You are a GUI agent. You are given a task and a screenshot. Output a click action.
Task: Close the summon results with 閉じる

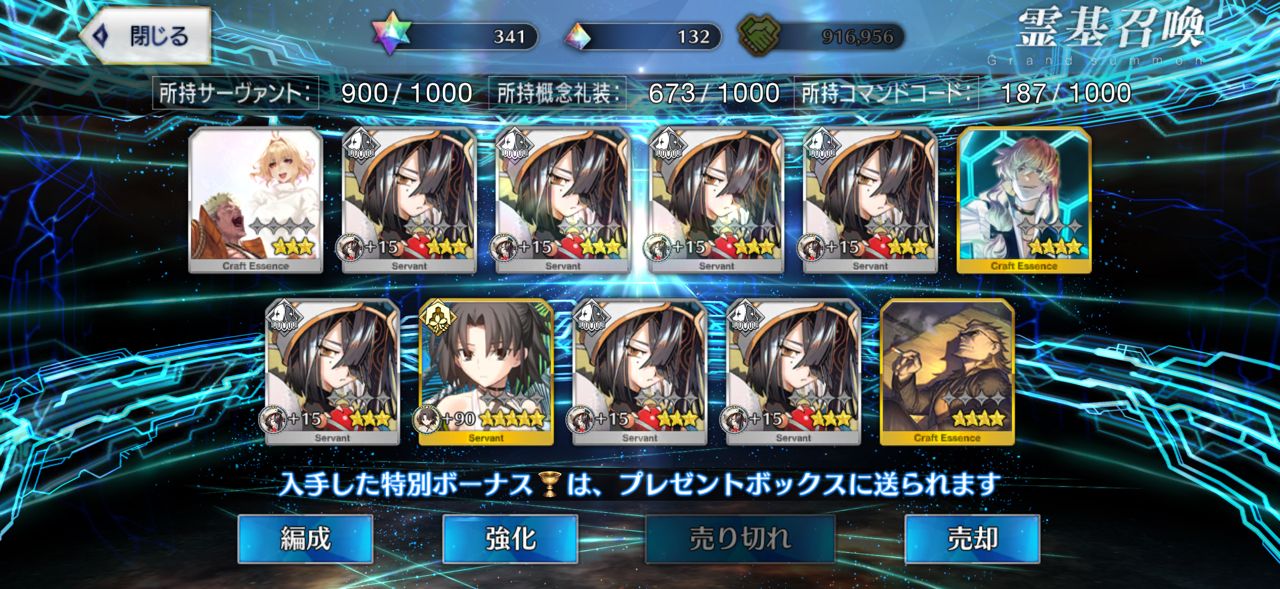point(146,37)
